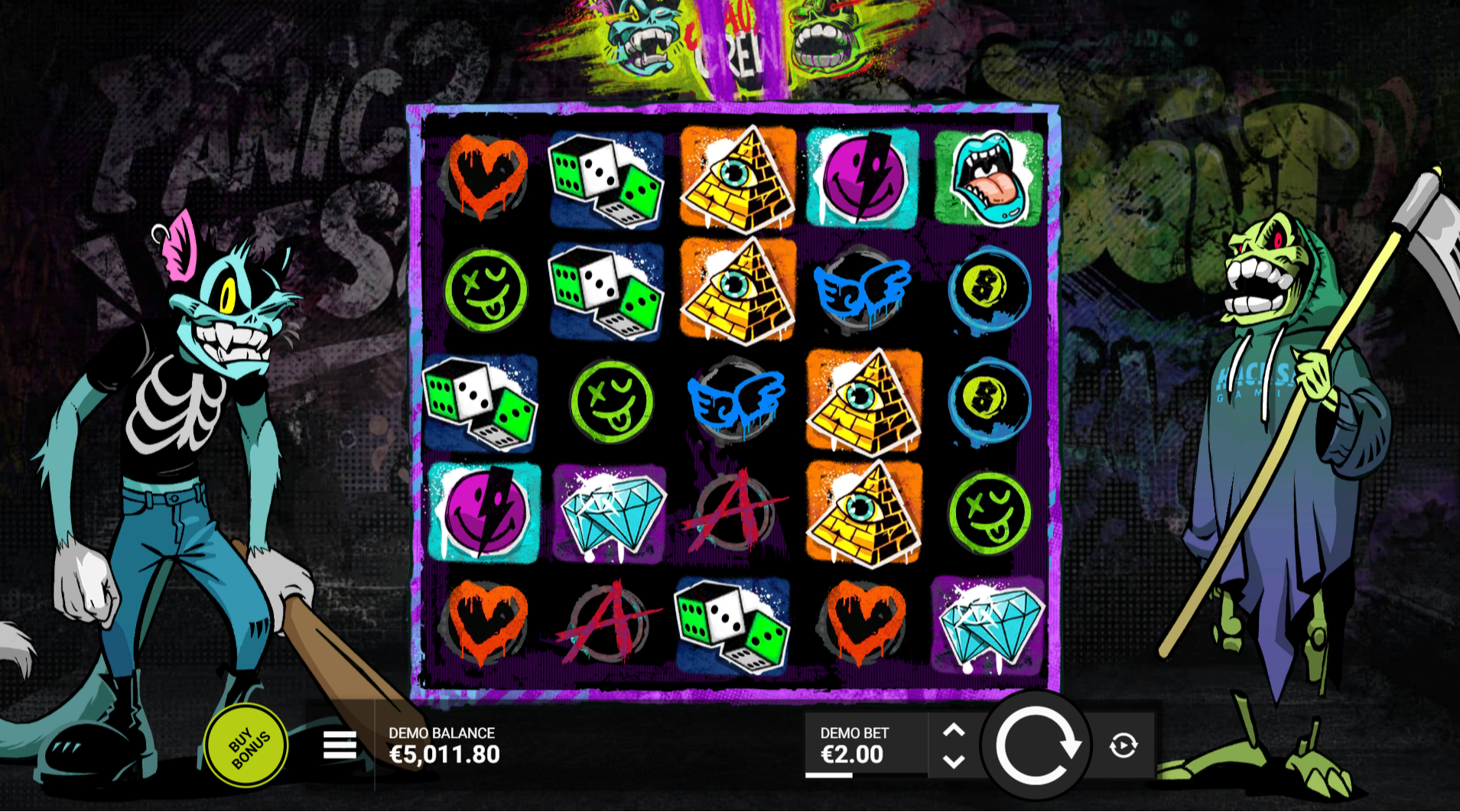Open the autoplay settings
The image size is (1460, 812).
click(1123, 745)
